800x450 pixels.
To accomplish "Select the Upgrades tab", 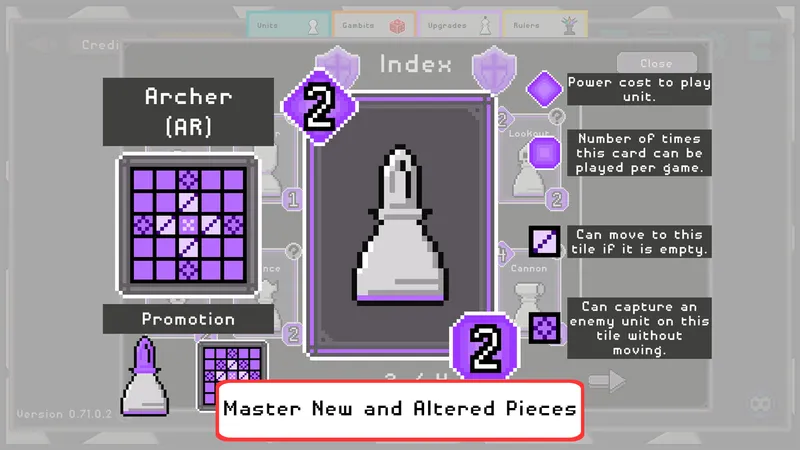I will [457, 25].
